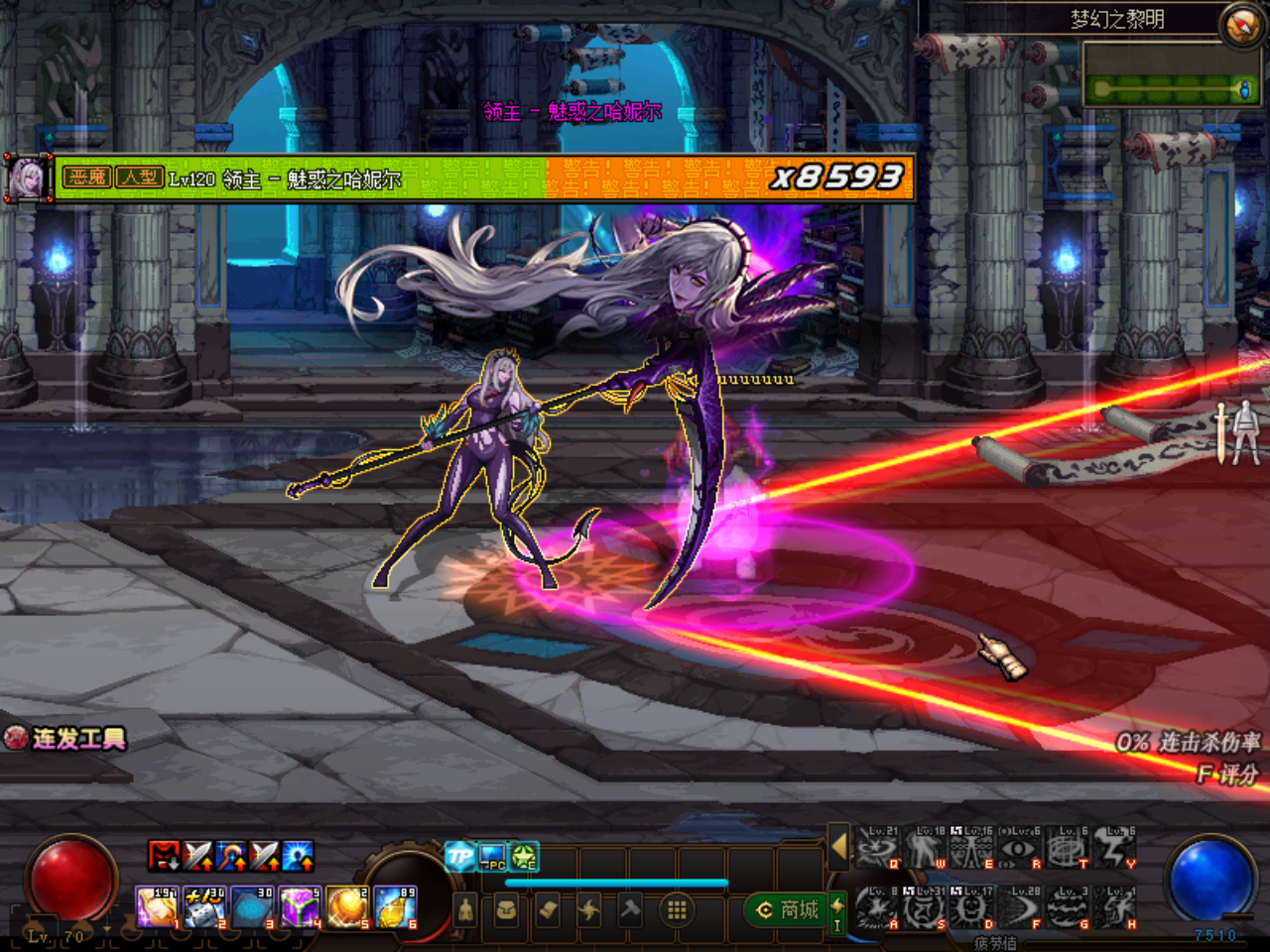Image resolution: width=1270 pixels, height=952 pixels.
Task: Click the PC monitor icon
Action: 492,857
